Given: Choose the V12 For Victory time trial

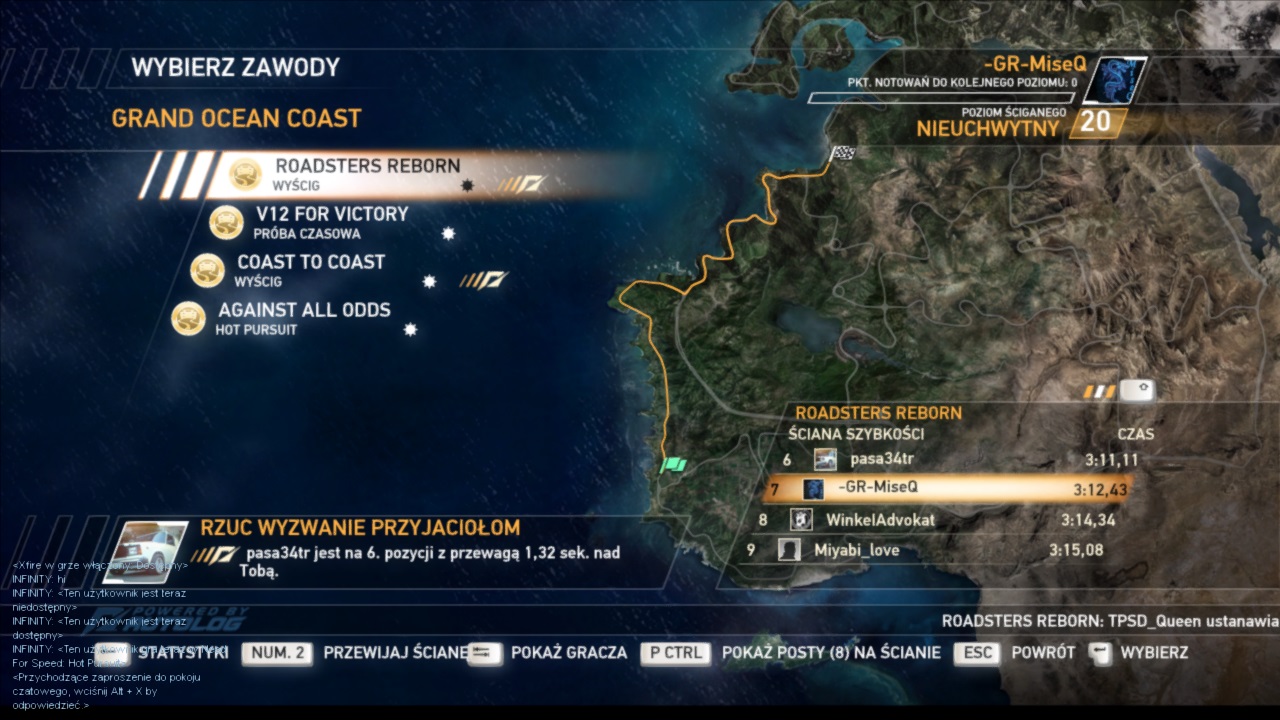Looking at the screenshot, I should coord(331,214).
